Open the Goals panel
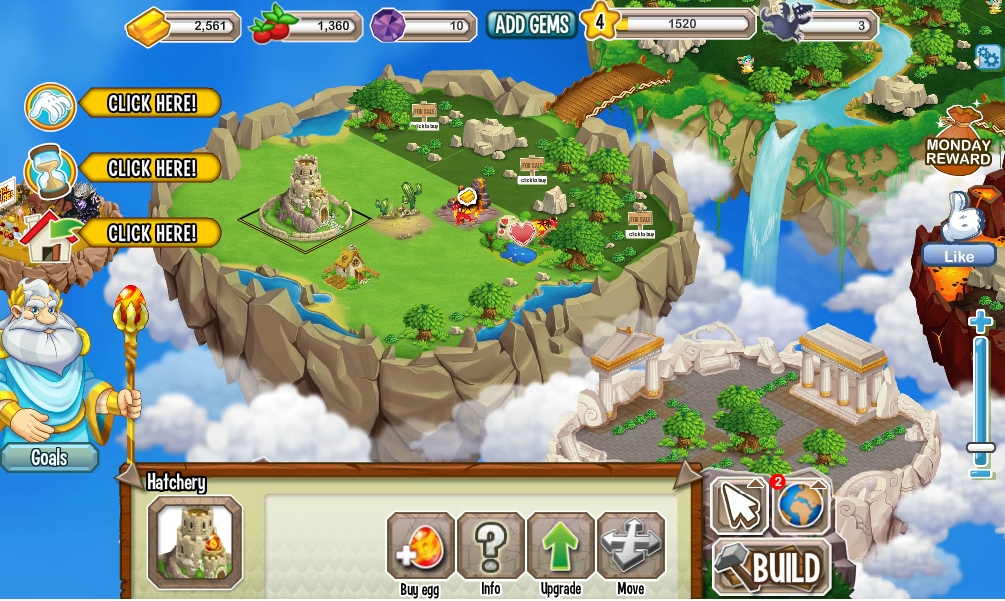 [49, 457]
